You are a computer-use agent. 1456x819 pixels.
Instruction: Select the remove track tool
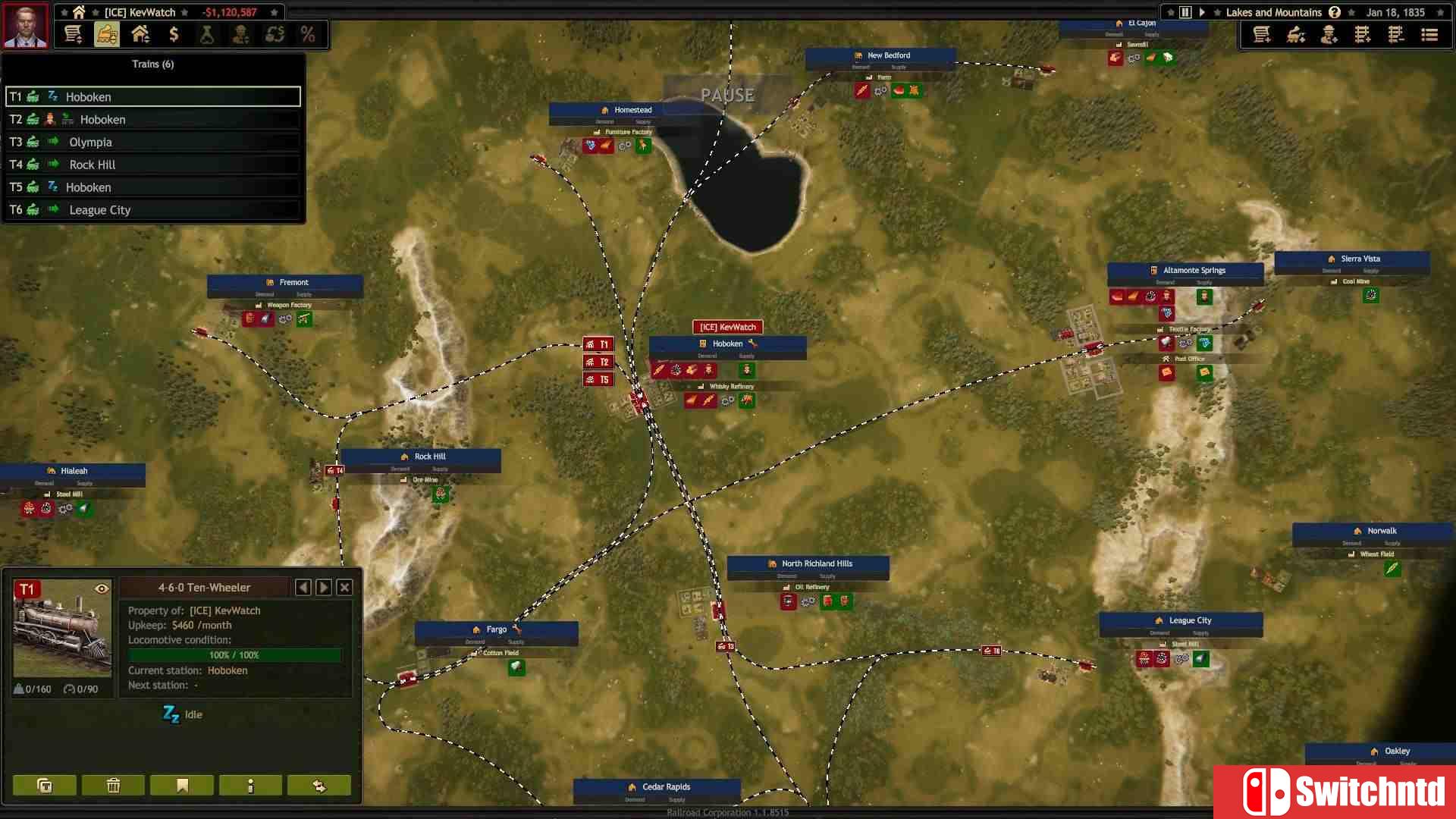click(1397, 35)
